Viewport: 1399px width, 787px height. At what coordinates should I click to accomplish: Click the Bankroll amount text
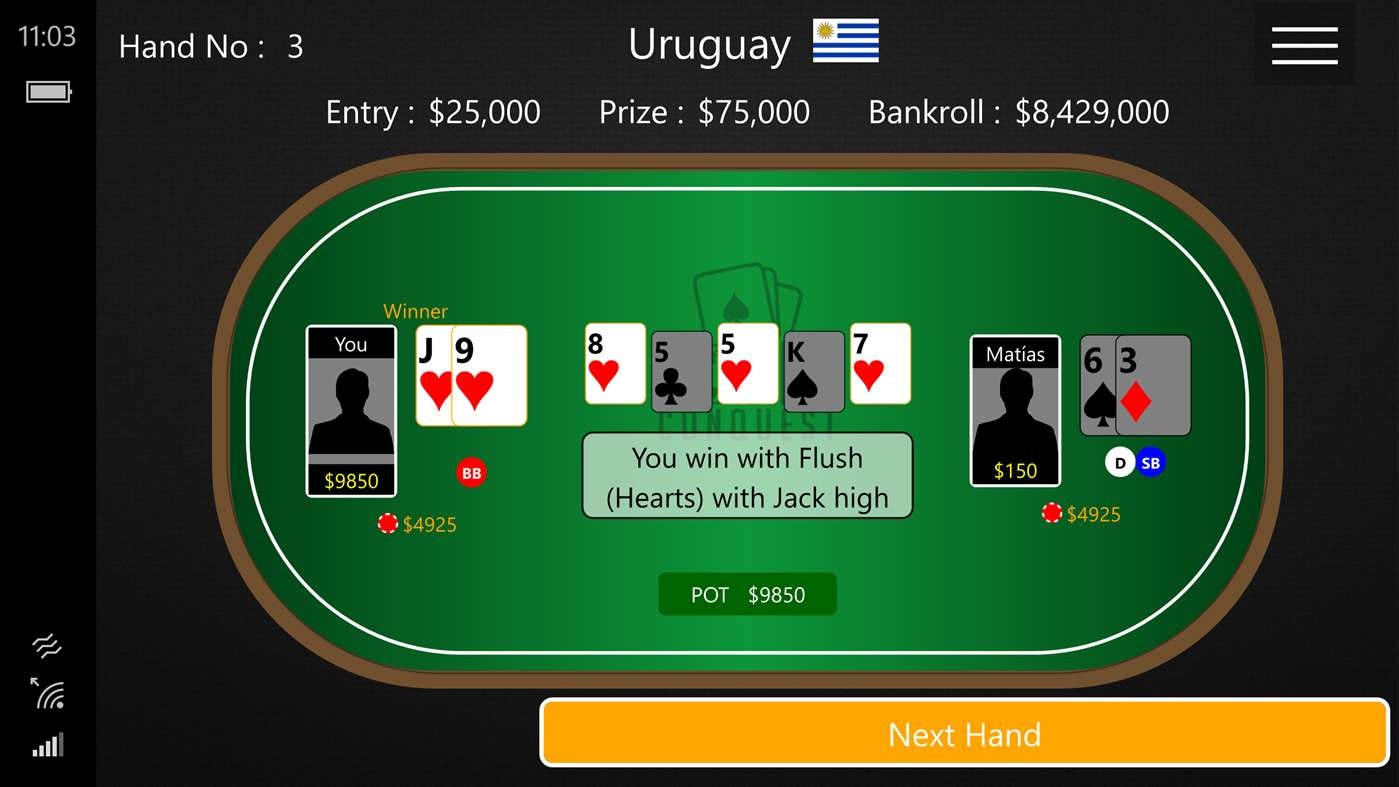point(1017,112)
